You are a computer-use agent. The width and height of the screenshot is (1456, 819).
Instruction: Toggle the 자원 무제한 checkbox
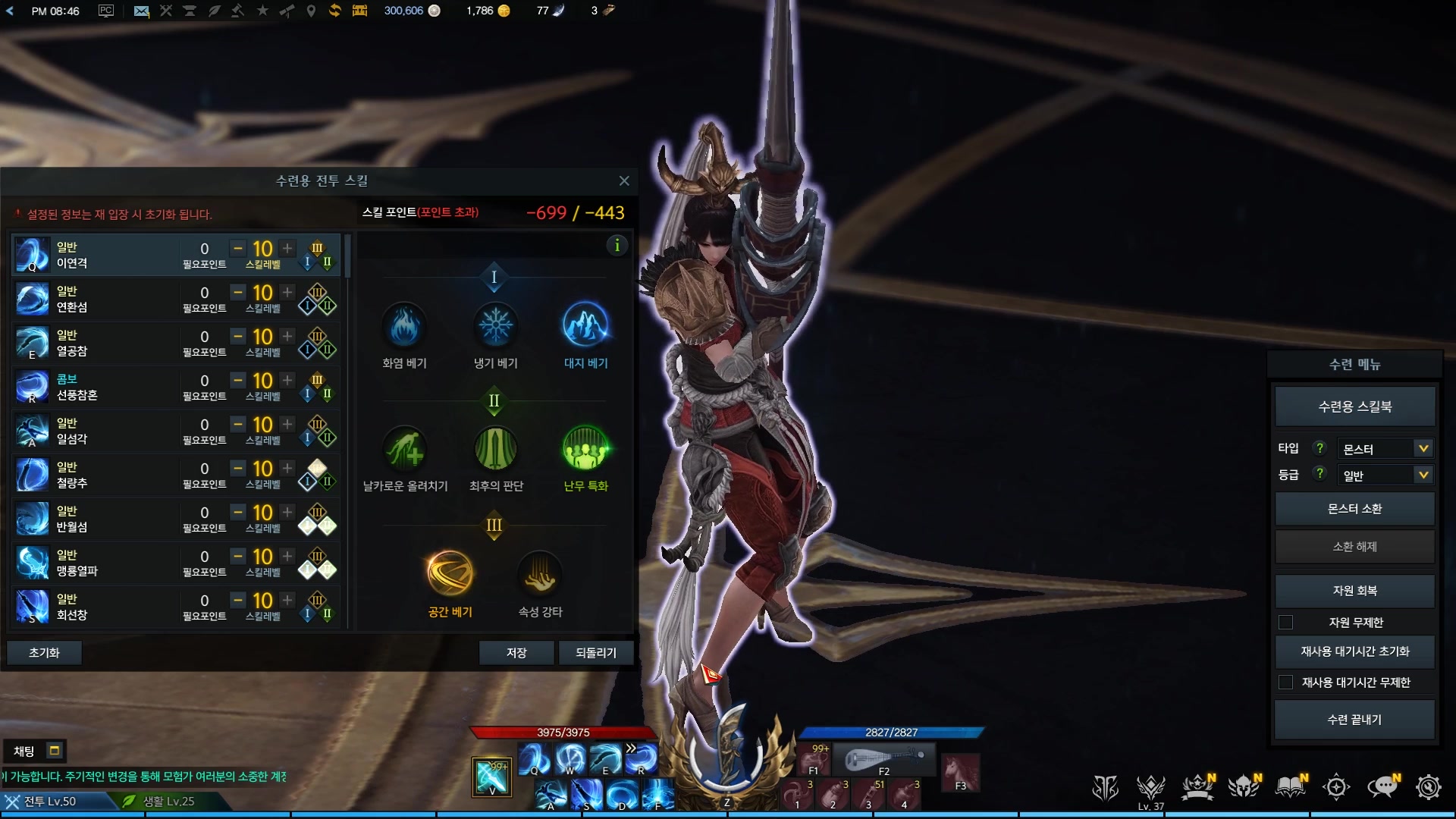pyautogui.click(x=1286, y=623)
